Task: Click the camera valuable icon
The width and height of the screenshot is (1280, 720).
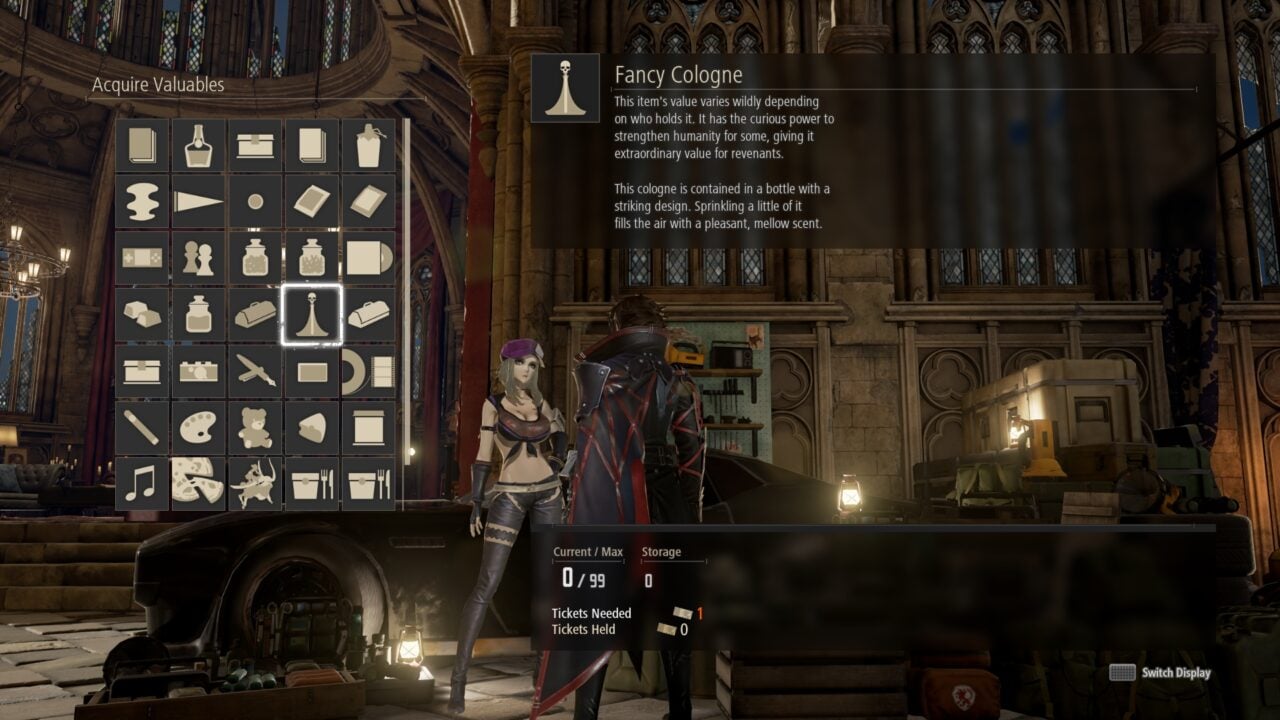Action: [x=199, y=372]
